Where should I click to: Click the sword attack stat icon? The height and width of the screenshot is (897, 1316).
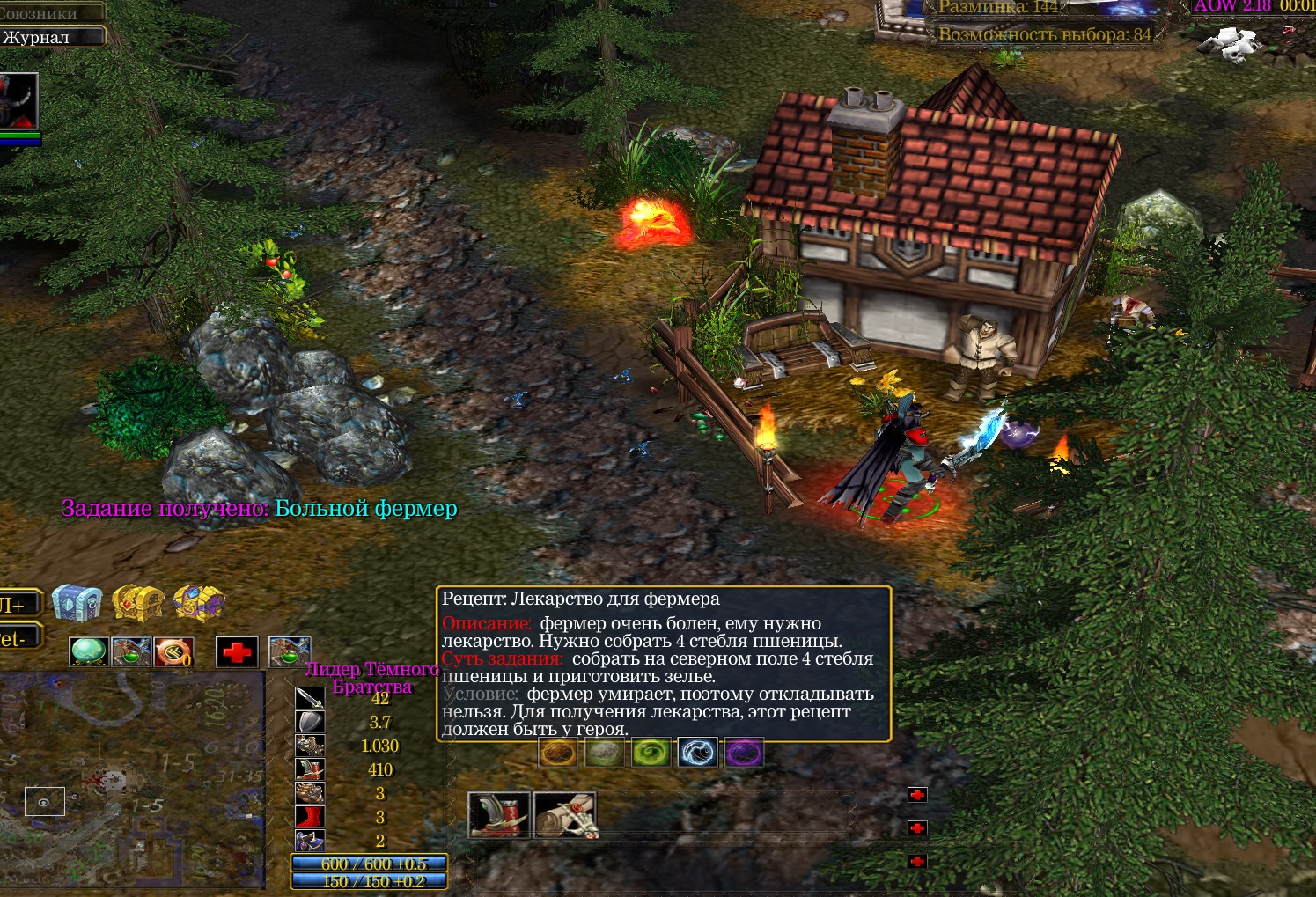point(310,698)
